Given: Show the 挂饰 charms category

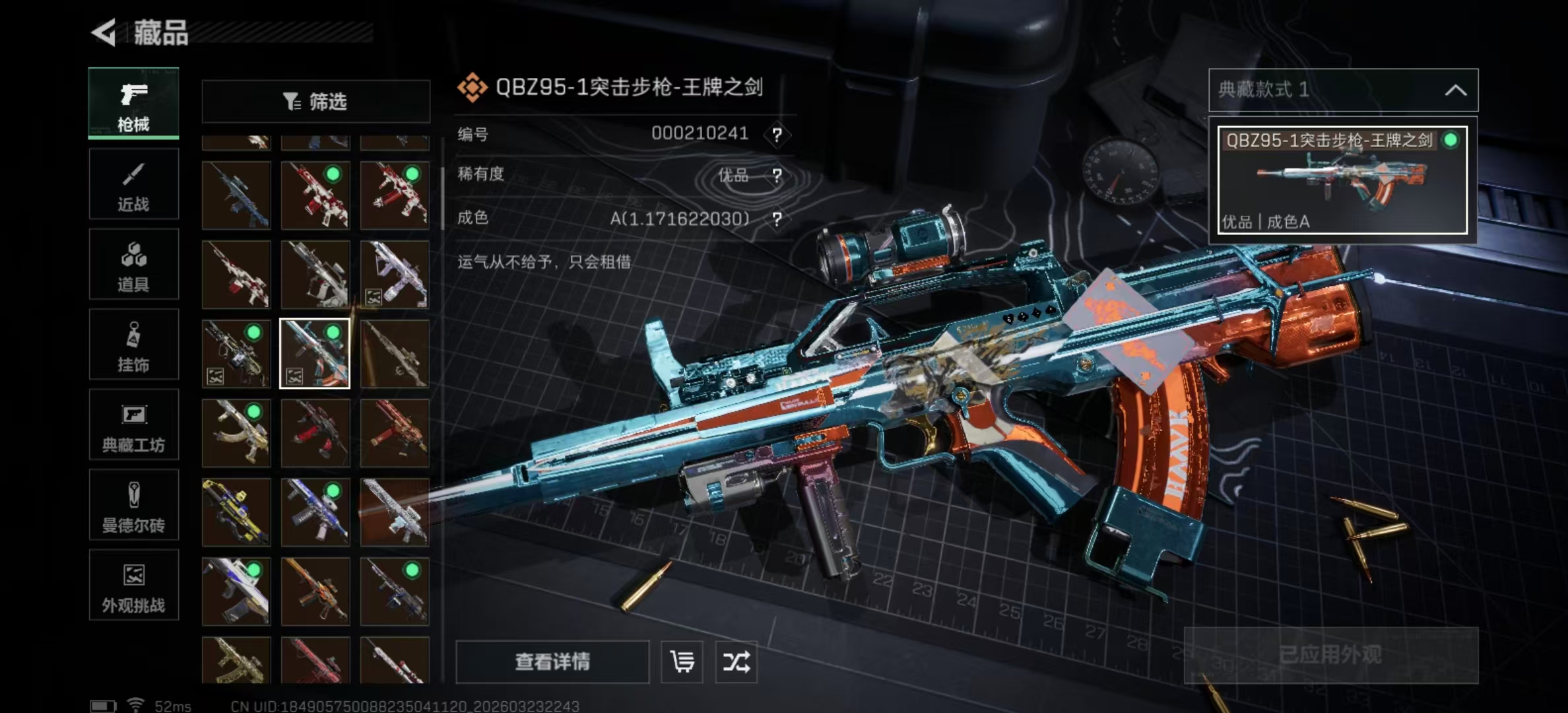Looking at the screenshot, I should click(133, 345).
